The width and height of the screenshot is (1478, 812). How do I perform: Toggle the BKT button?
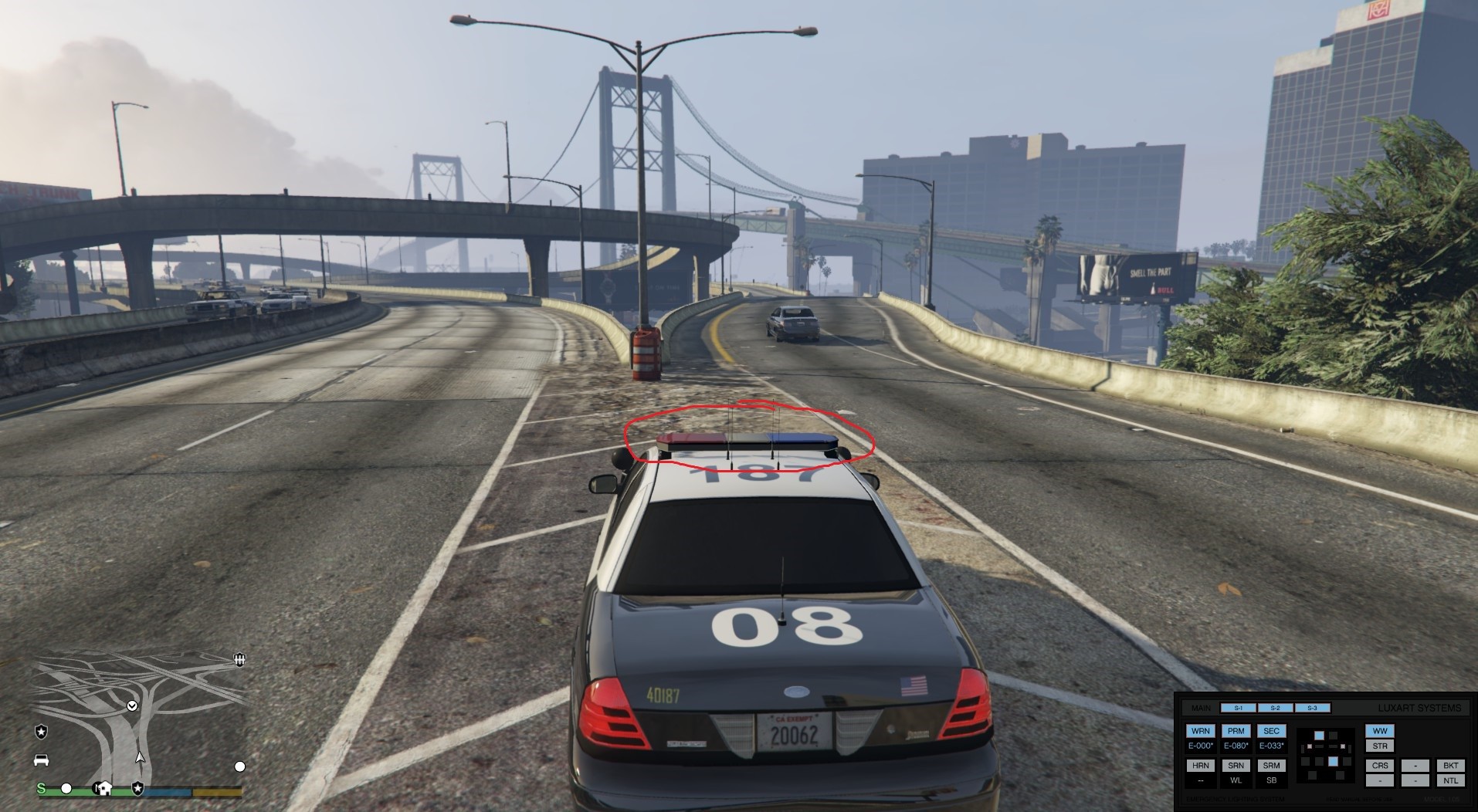click(1450, 766)
